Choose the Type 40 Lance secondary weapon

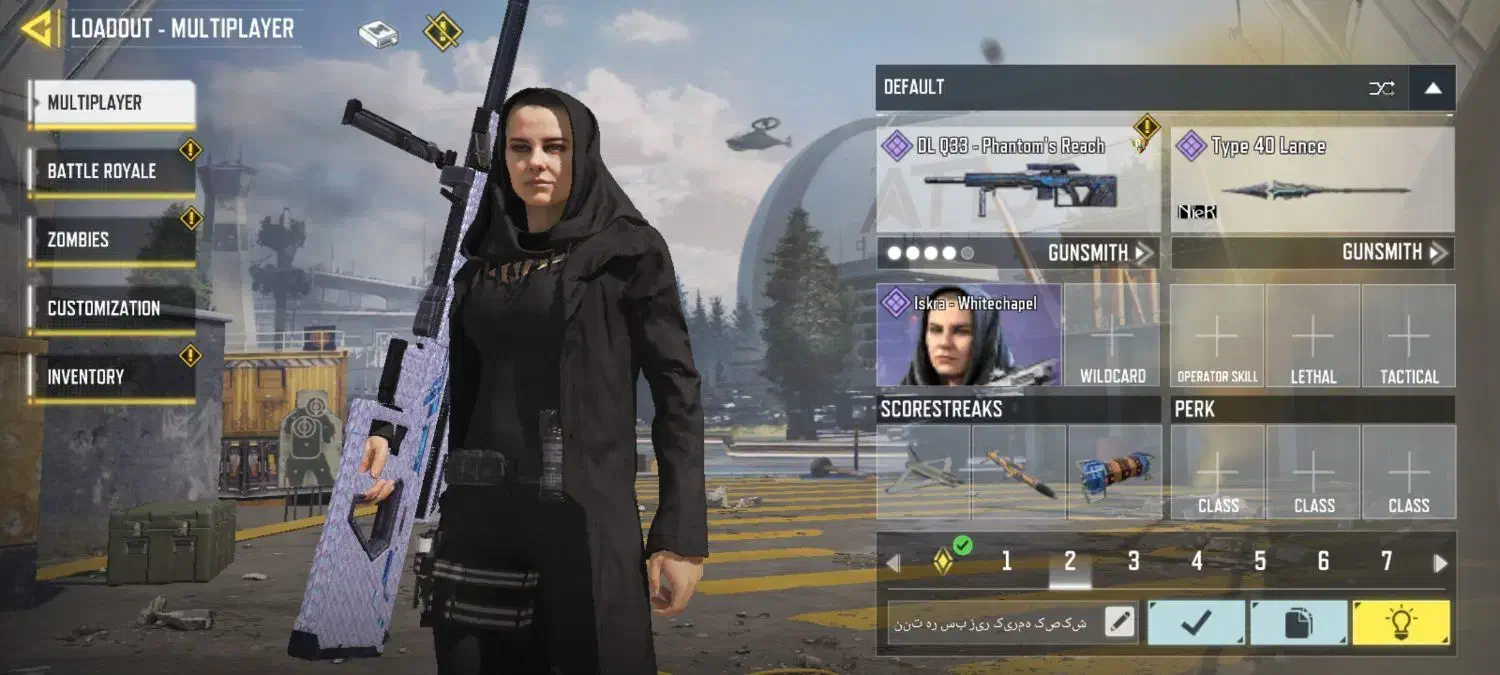[x=1312, y=180]
